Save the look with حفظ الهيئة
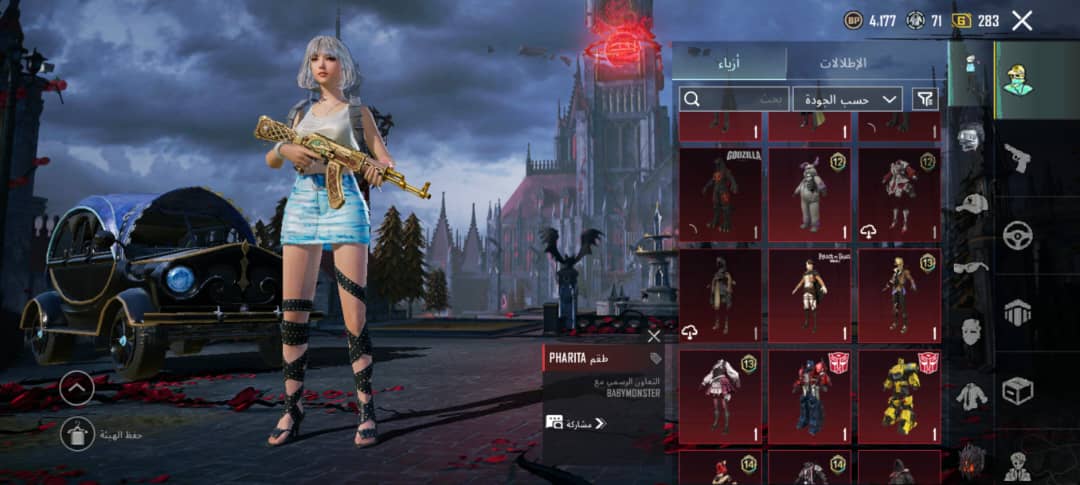The height and width of the screenshot is (485, 1080). pos(77,433)
